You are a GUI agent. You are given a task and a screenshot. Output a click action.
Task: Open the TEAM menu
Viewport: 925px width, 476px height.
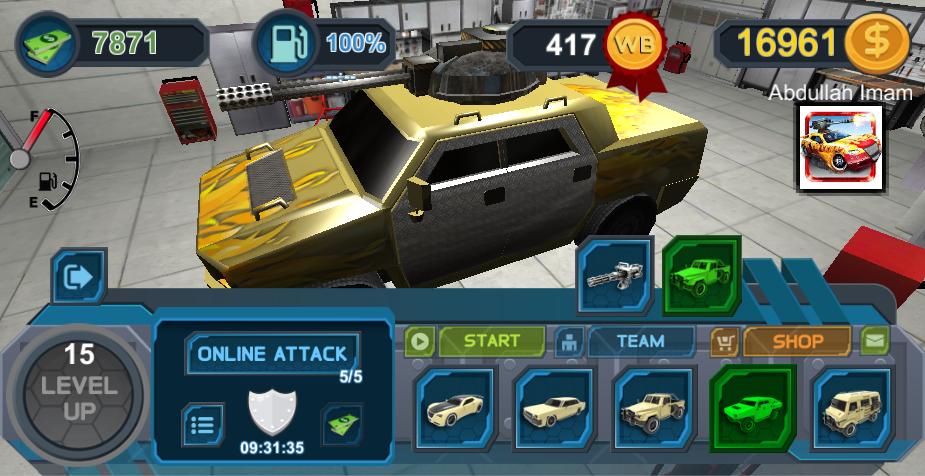[639, 341]
